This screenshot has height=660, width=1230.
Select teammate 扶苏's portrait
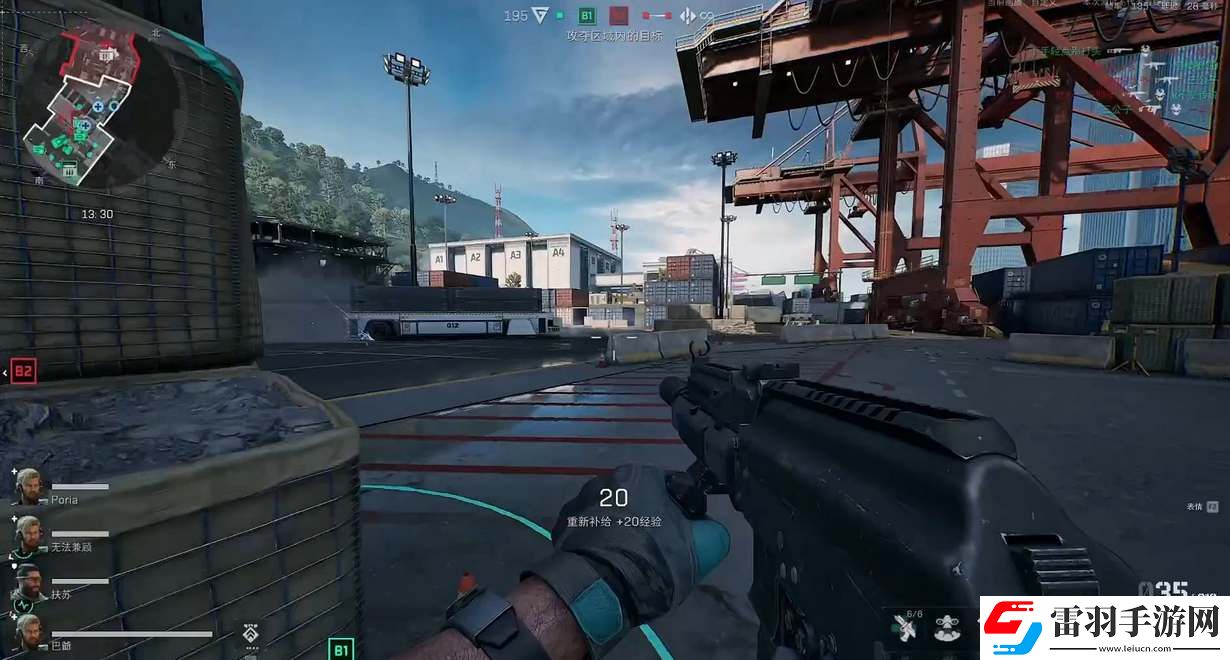[x=27, y=582]
